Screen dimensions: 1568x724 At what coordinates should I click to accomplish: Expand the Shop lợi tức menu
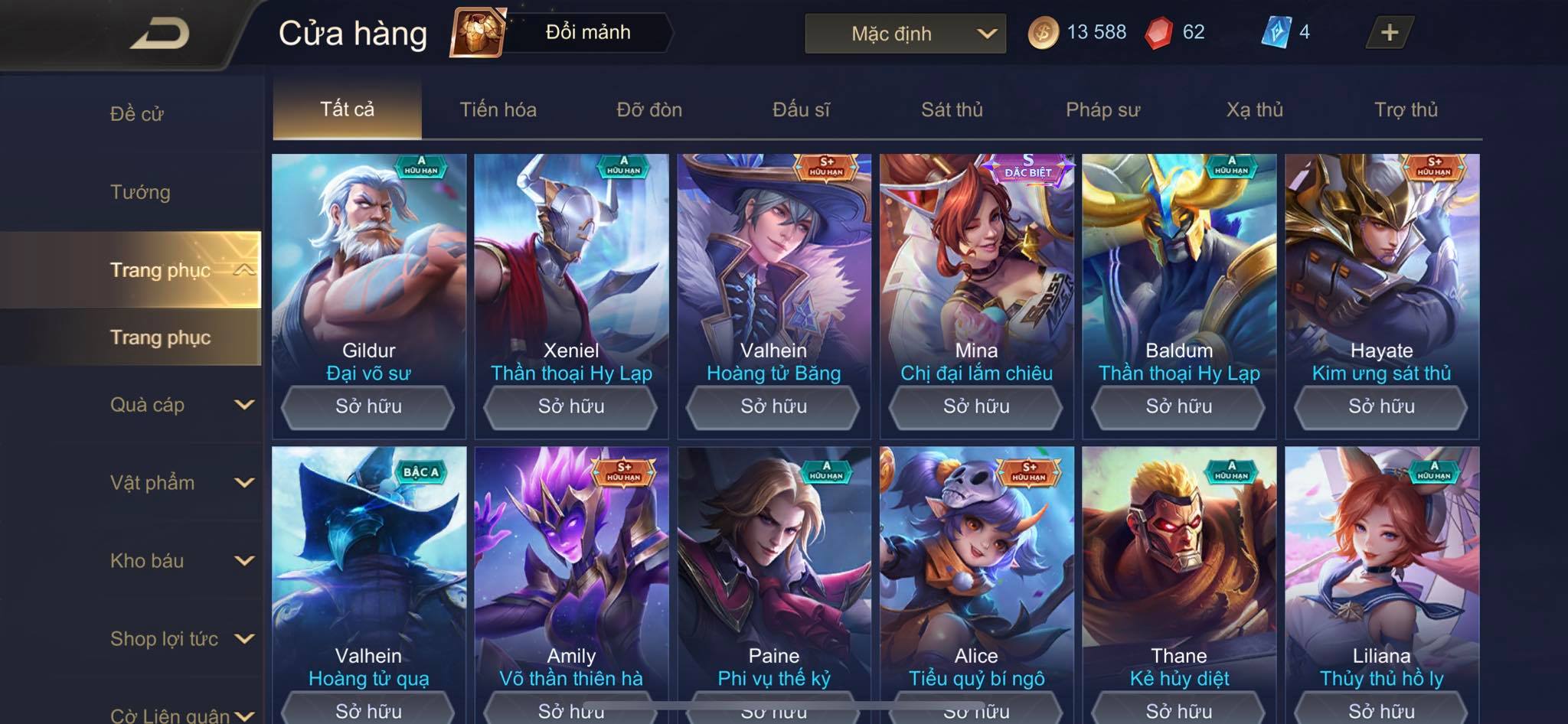coord(181,639)
